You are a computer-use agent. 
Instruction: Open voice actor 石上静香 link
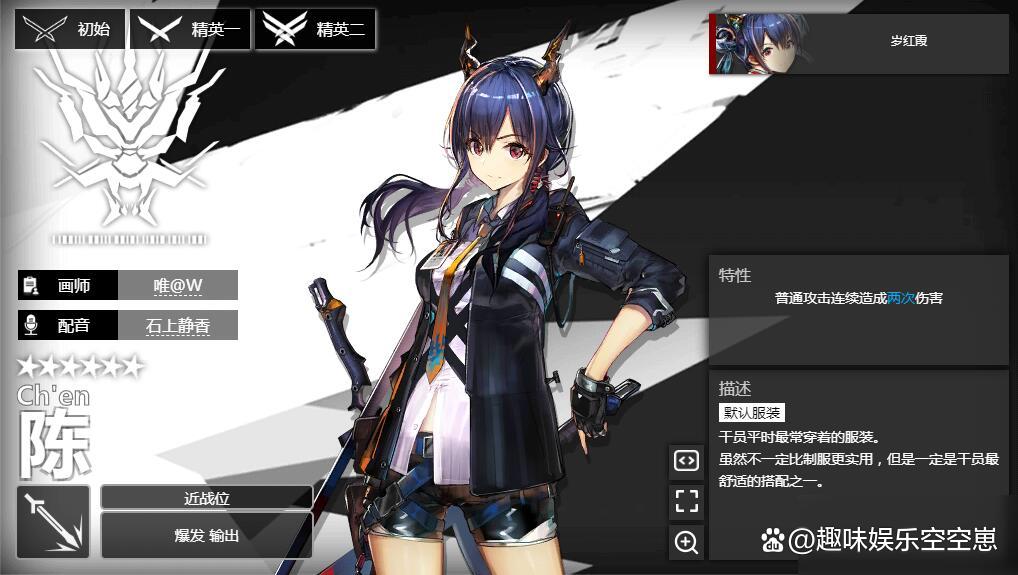(178, 325)
